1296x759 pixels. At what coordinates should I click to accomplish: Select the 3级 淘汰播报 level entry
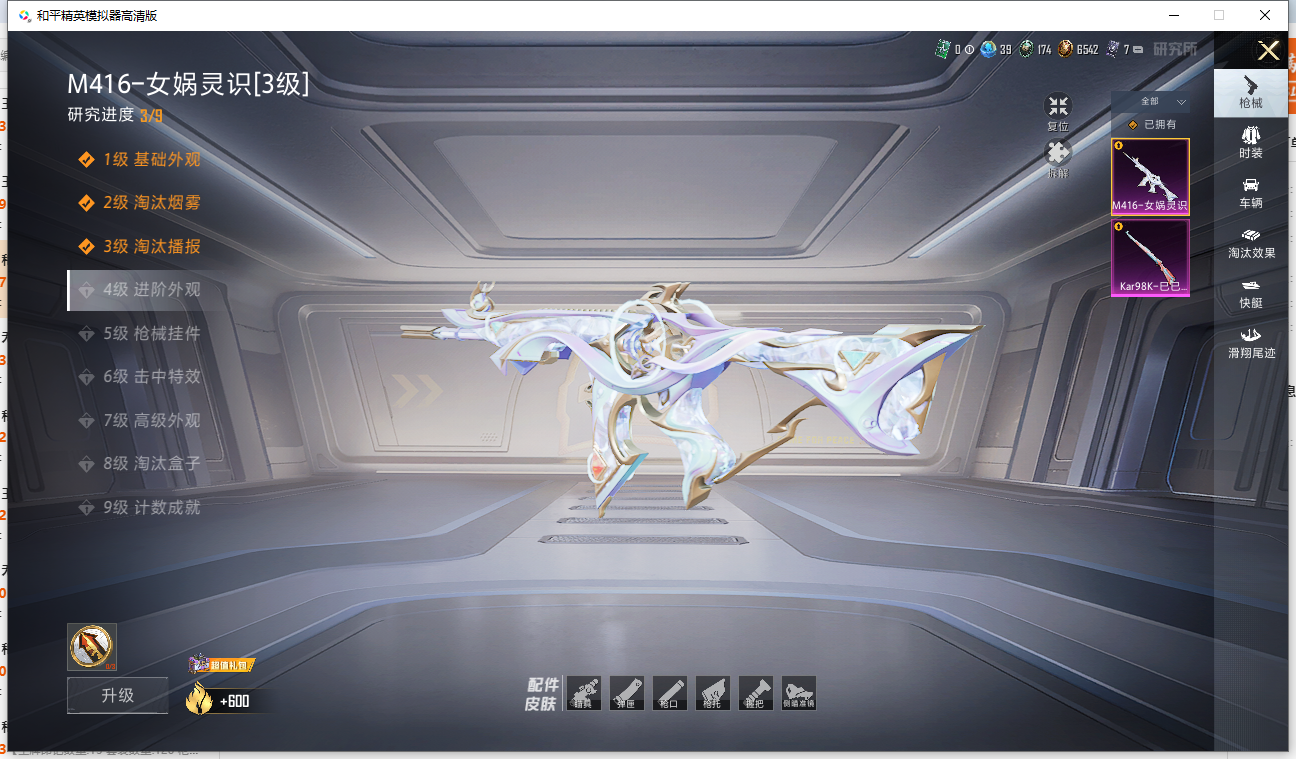[x=152, y=246]
